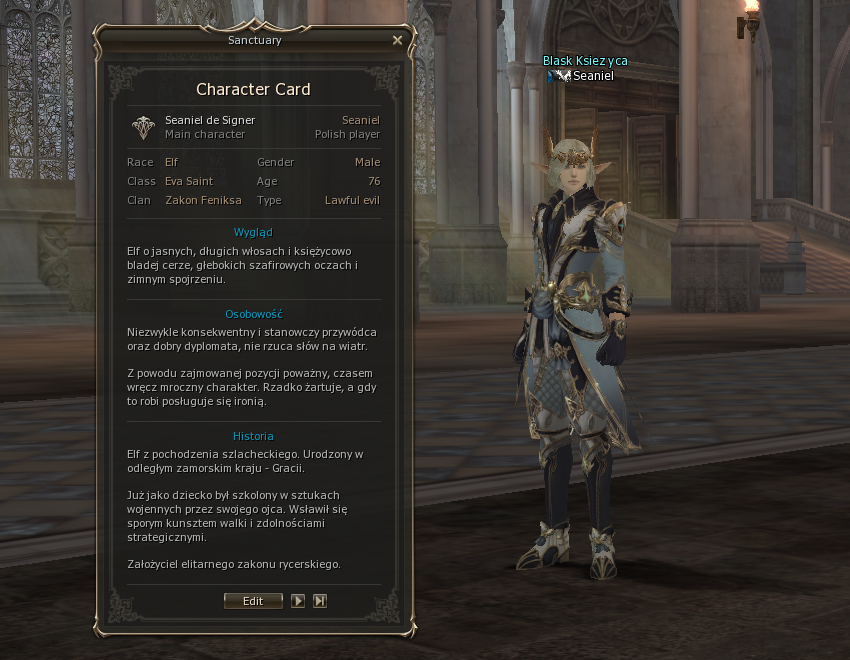This screenshot has width=850, height=660.
Task: Go to the next character card page
Action: pos(298,601)
